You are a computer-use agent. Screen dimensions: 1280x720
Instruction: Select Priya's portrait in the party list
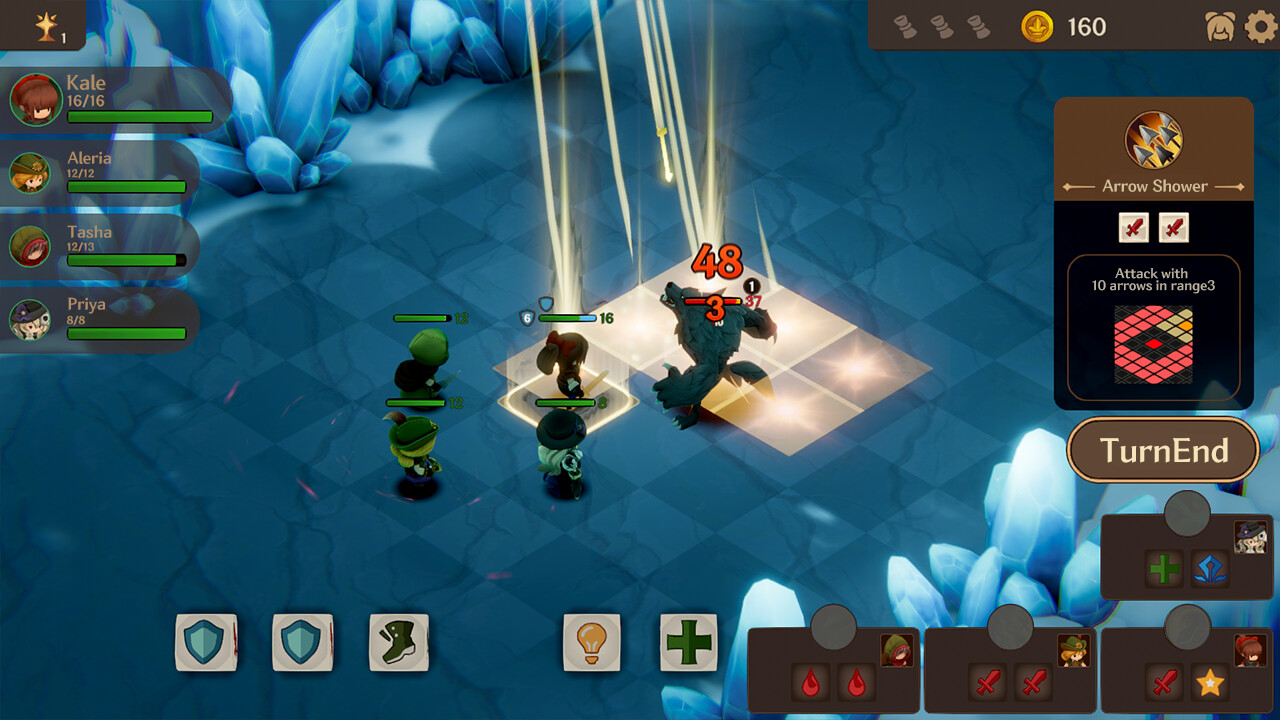coord(30,316)
